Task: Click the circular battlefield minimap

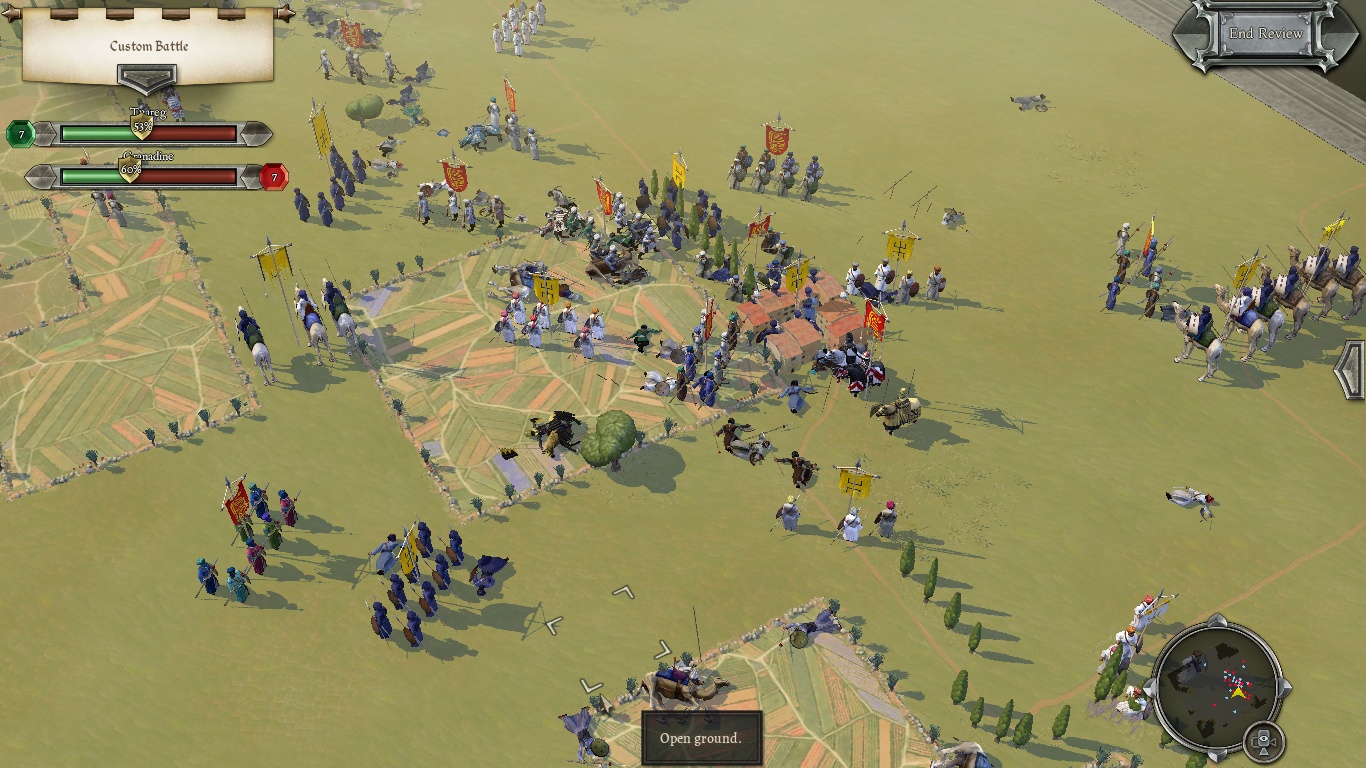Action: click(1218, 685)
